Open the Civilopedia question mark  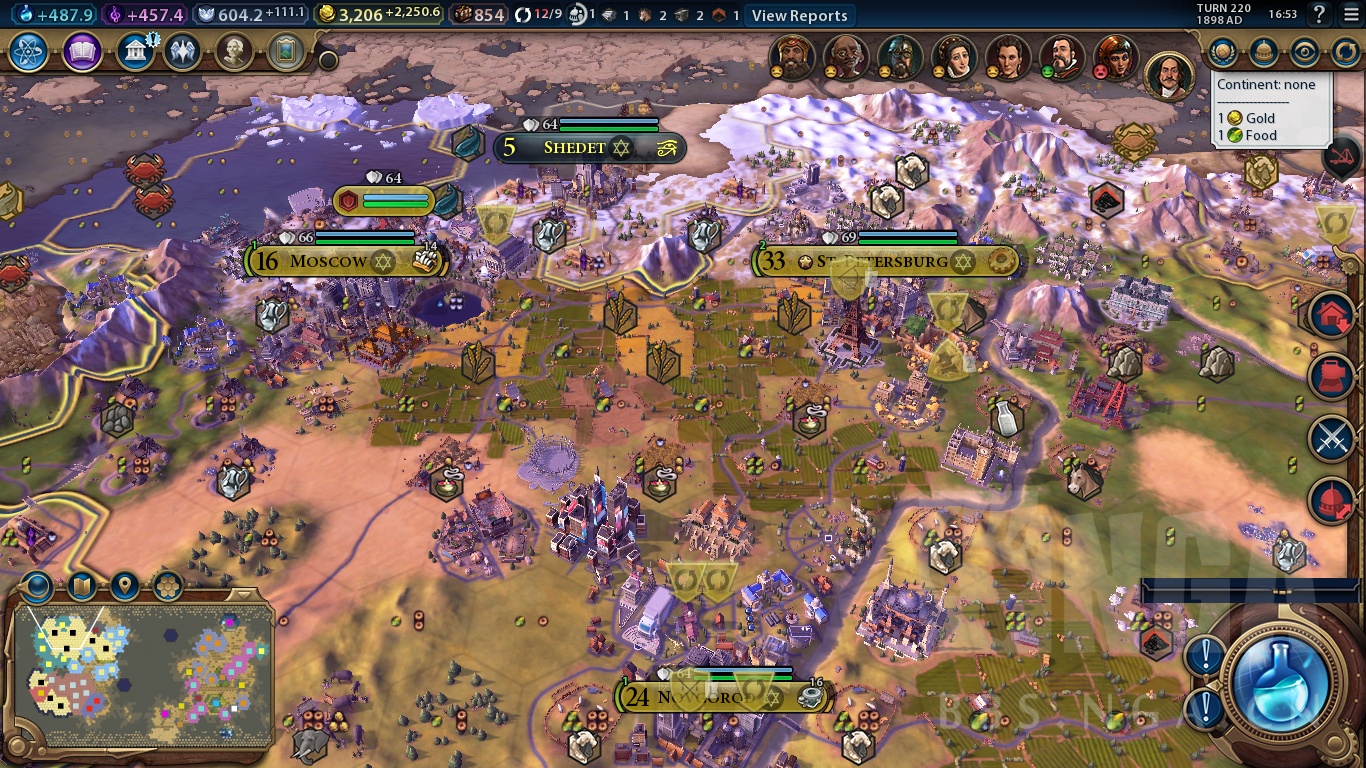pos(1320,14)
